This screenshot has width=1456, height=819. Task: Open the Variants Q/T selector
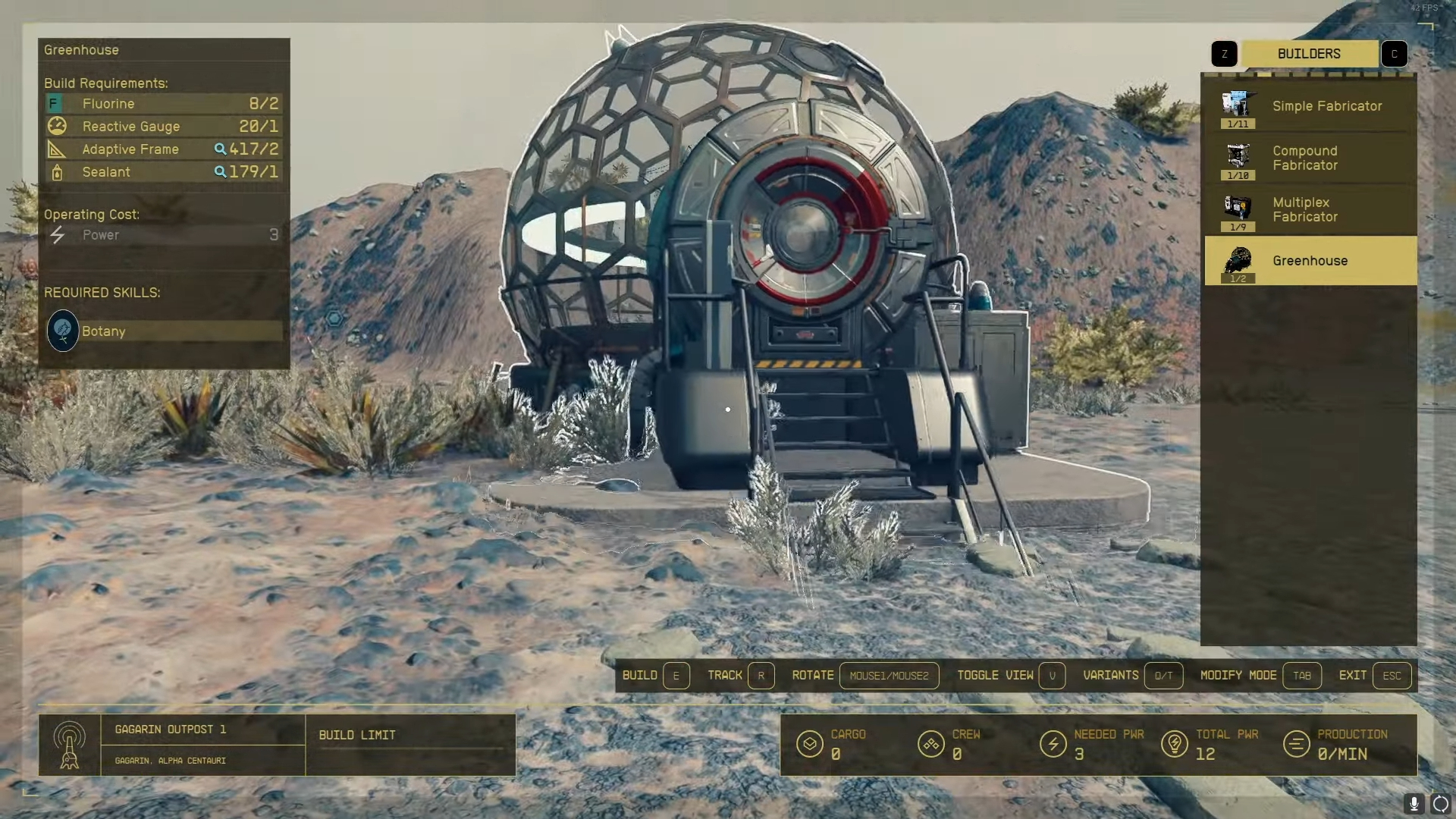[1164, 675]
